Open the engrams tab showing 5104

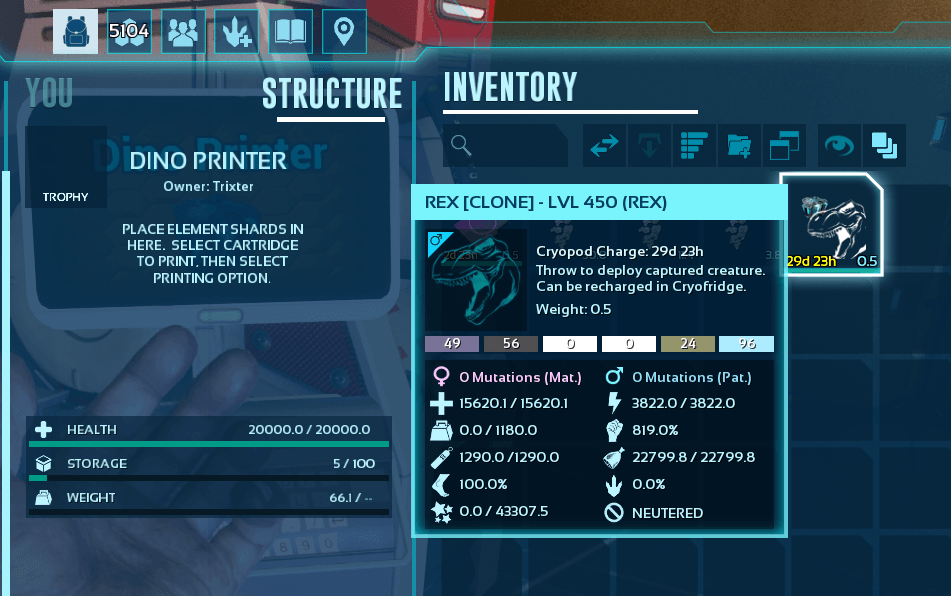coord(129,32)
